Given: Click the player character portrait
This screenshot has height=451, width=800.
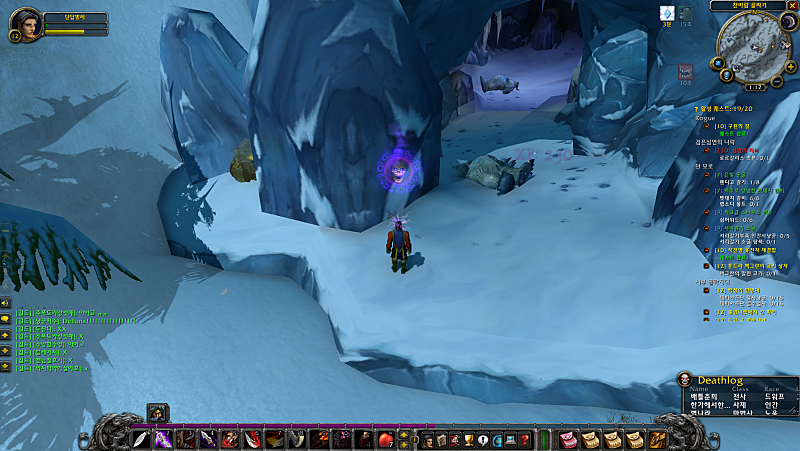Looking at the screenshot, I should coord(27,22).
